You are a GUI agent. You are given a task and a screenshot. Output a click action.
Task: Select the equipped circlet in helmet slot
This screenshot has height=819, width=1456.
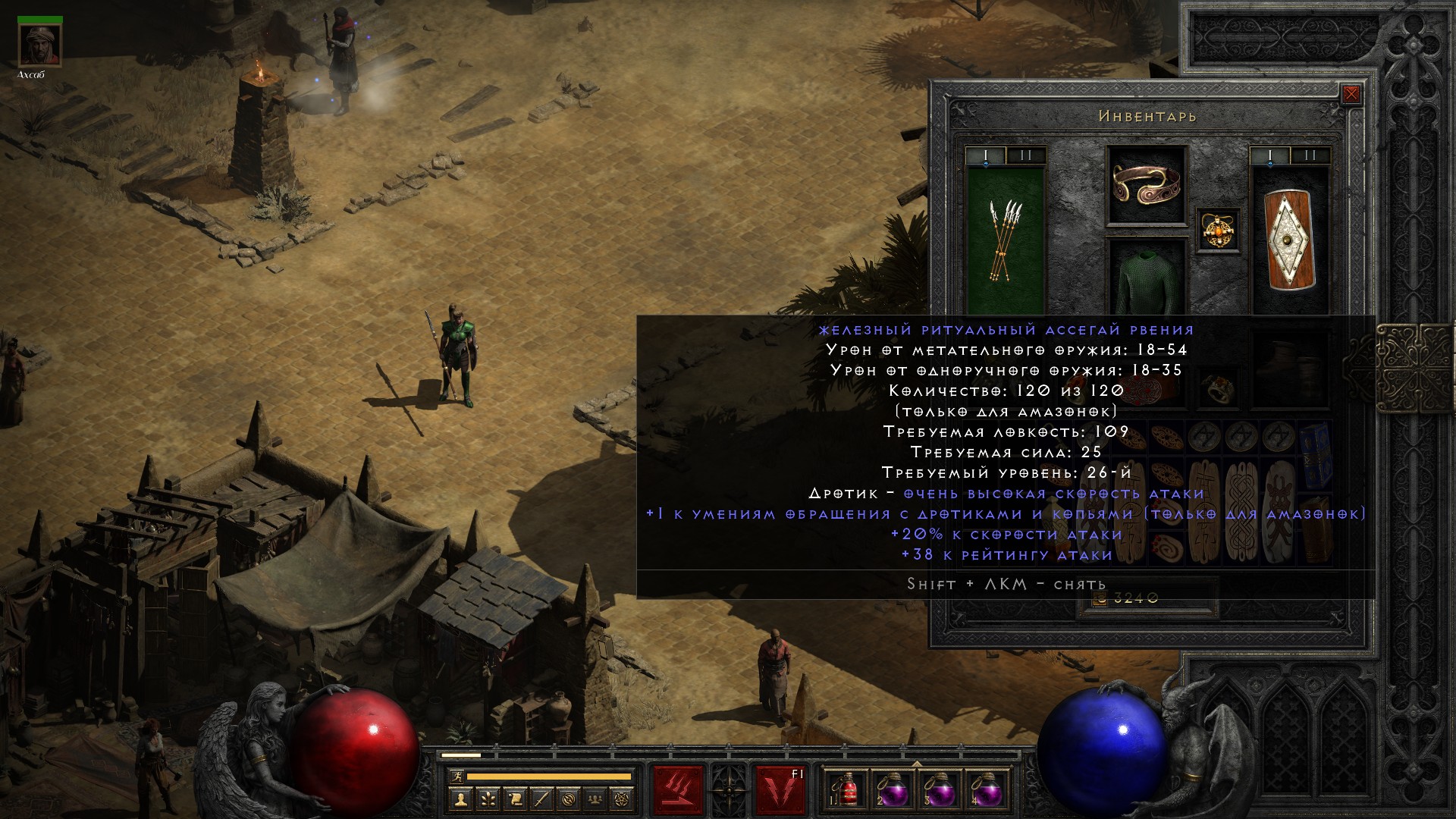coord(1146,184)
